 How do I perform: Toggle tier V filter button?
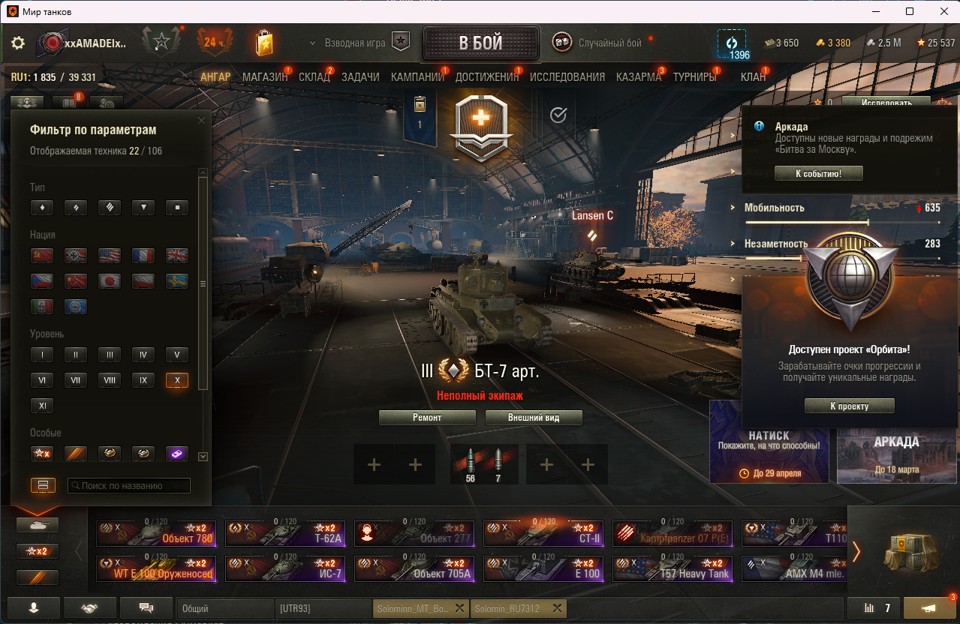click(176, 354)
